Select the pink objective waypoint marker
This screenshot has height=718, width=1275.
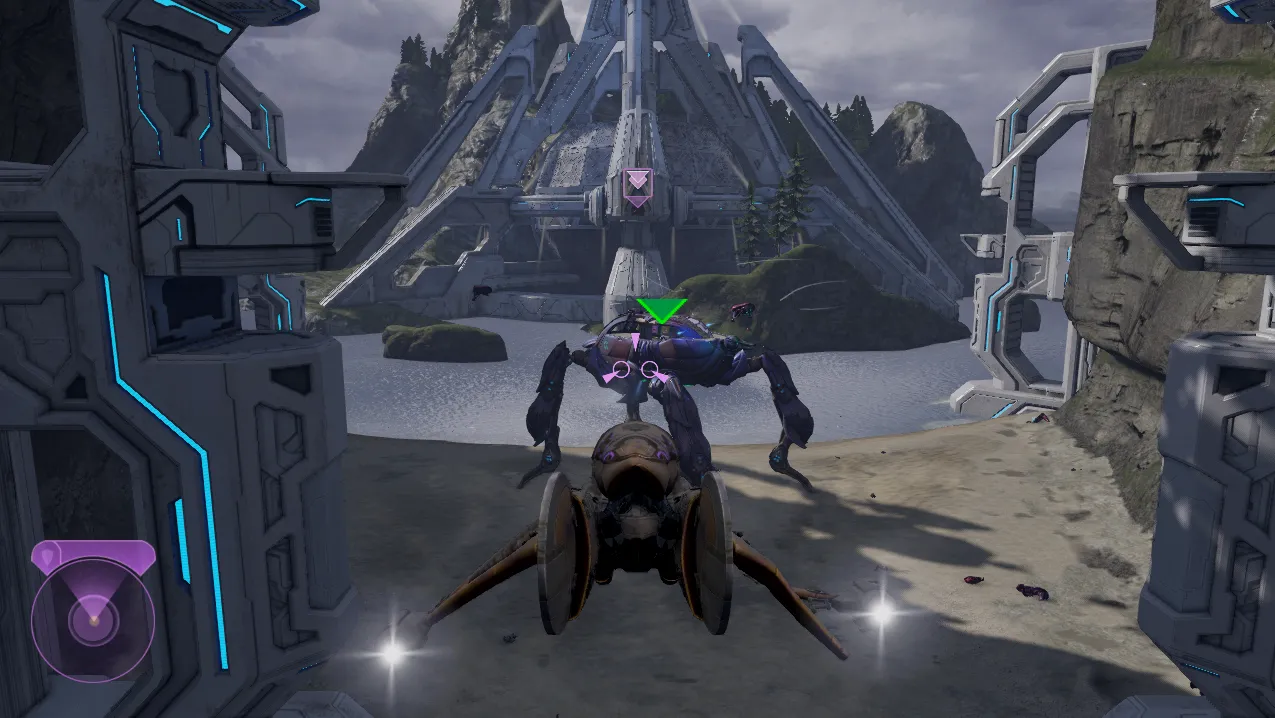coord(636,187)
